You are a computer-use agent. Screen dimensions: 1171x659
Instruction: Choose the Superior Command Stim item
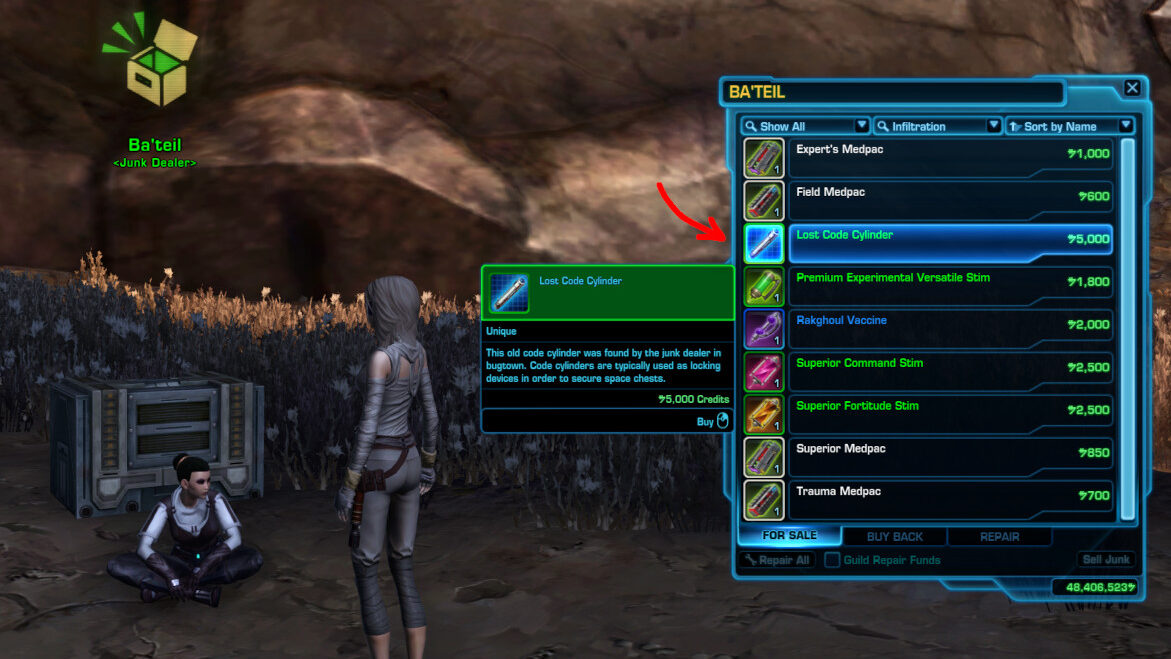(x=950, y=371)
